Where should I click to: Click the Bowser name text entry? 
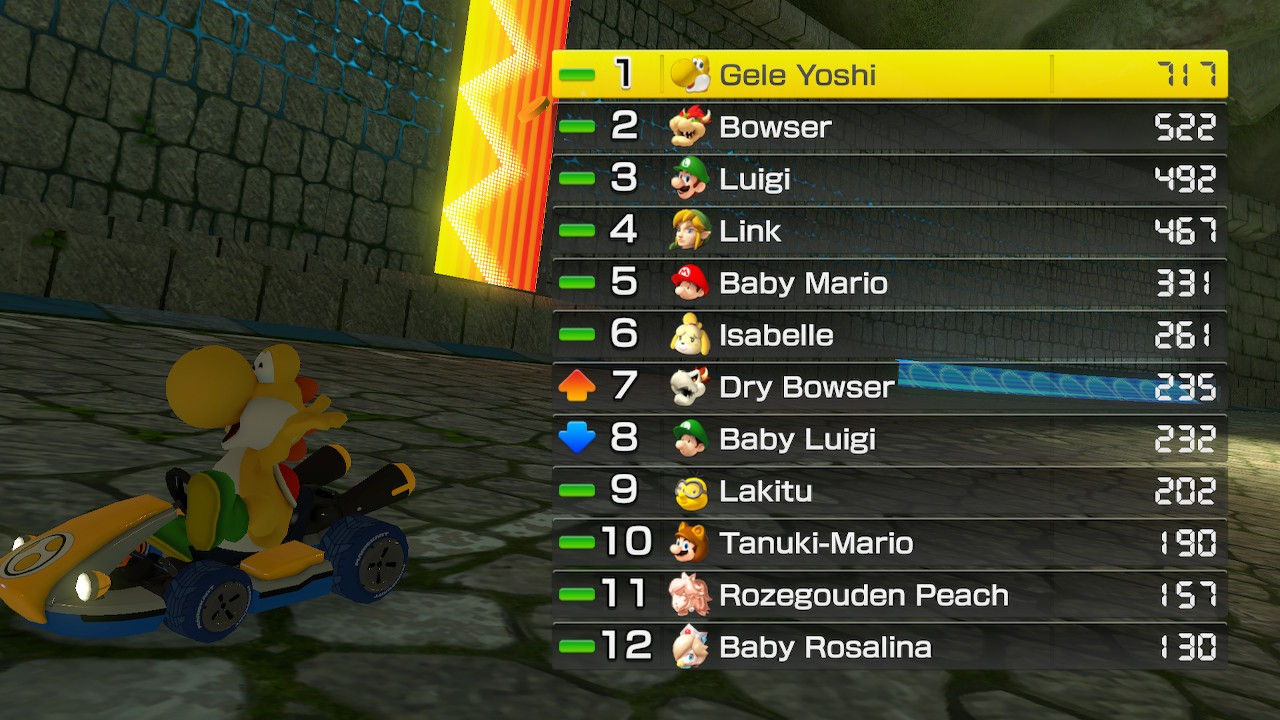click(x=775, y=127)
